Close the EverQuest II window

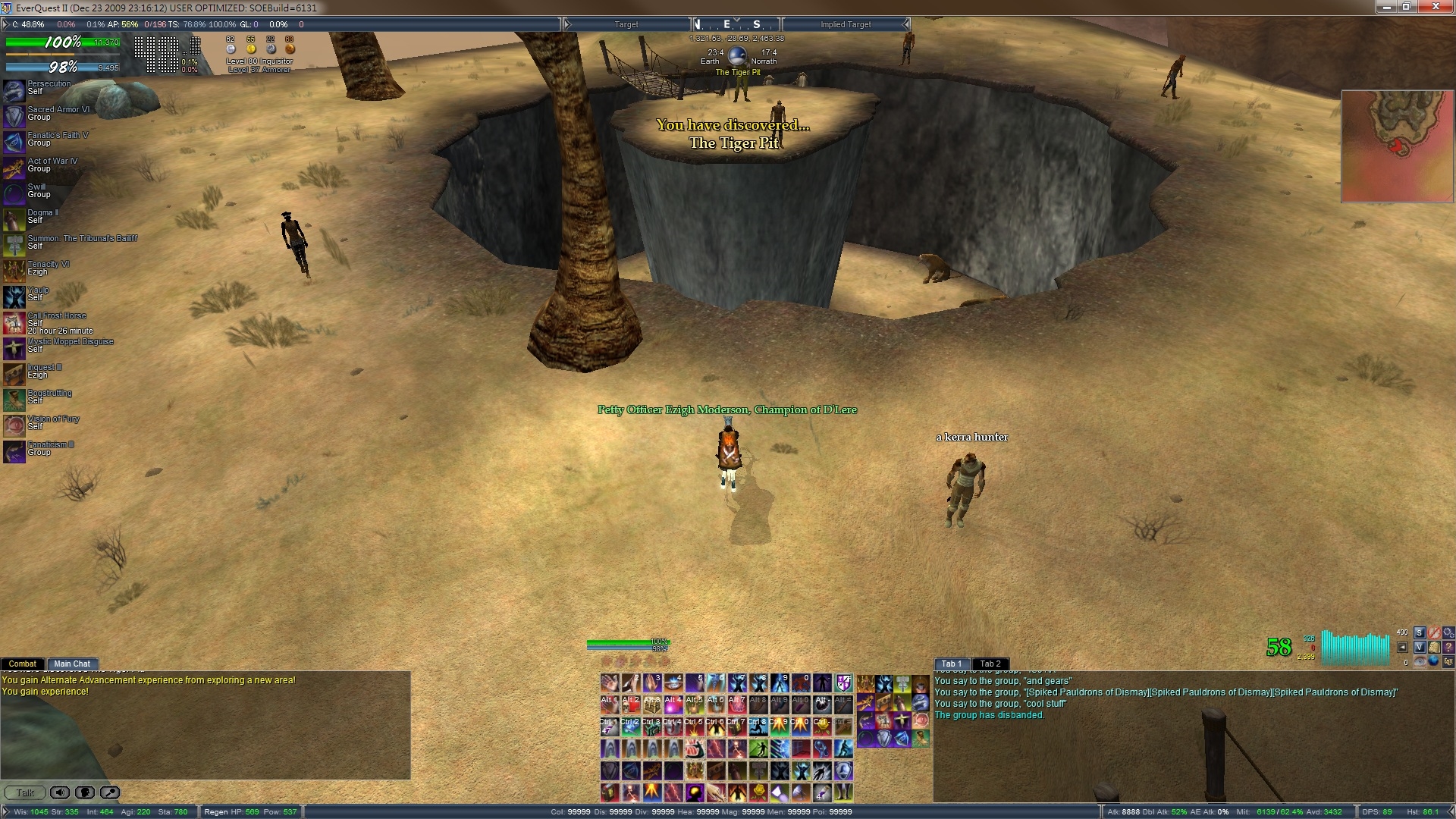coord(1436,7)
